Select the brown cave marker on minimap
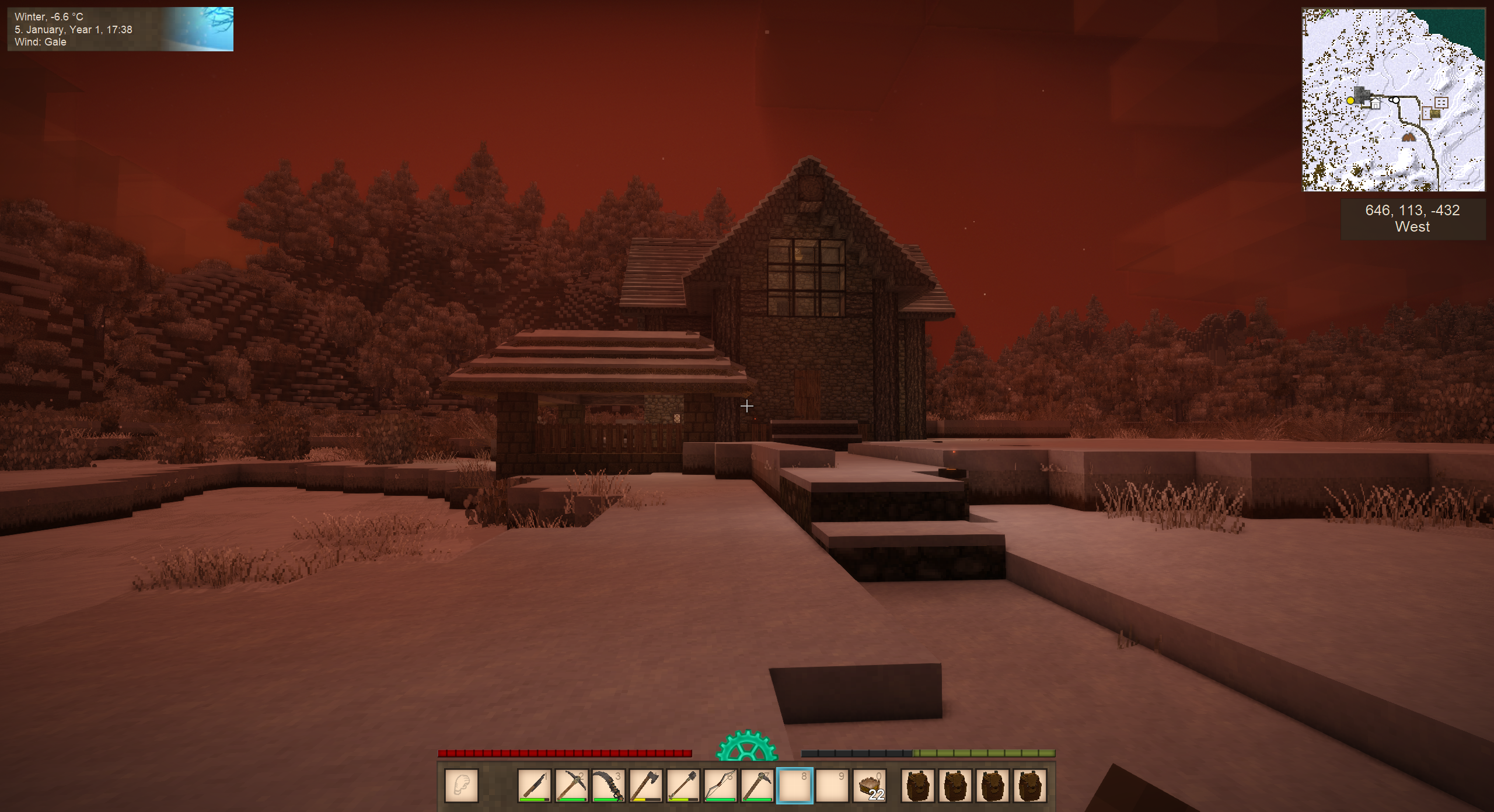 point(1409,138)
